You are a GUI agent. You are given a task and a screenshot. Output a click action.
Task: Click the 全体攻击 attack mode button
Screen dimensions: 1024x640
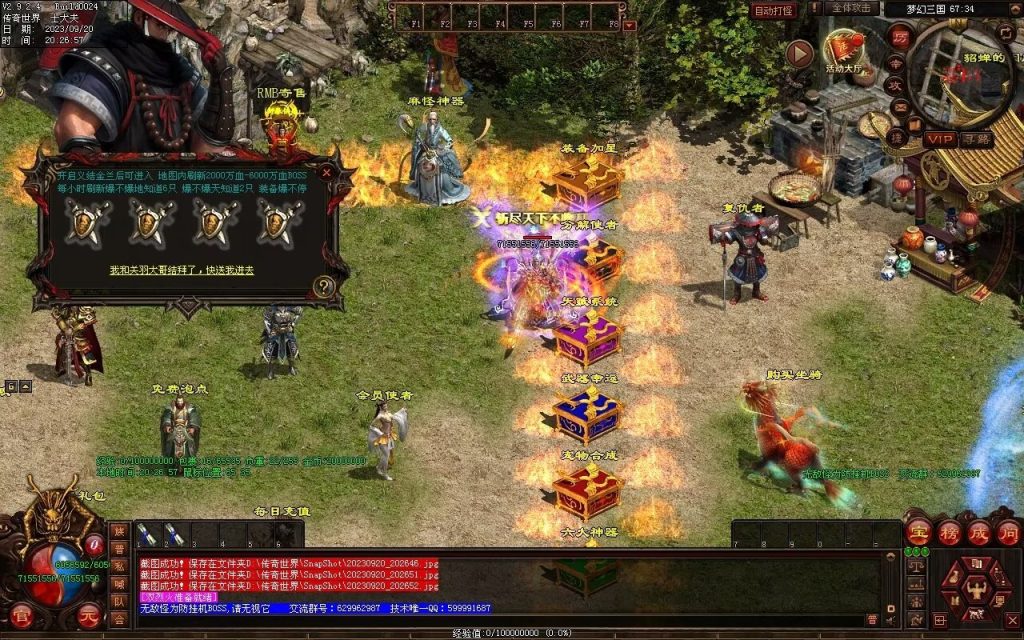click(853, 8)
